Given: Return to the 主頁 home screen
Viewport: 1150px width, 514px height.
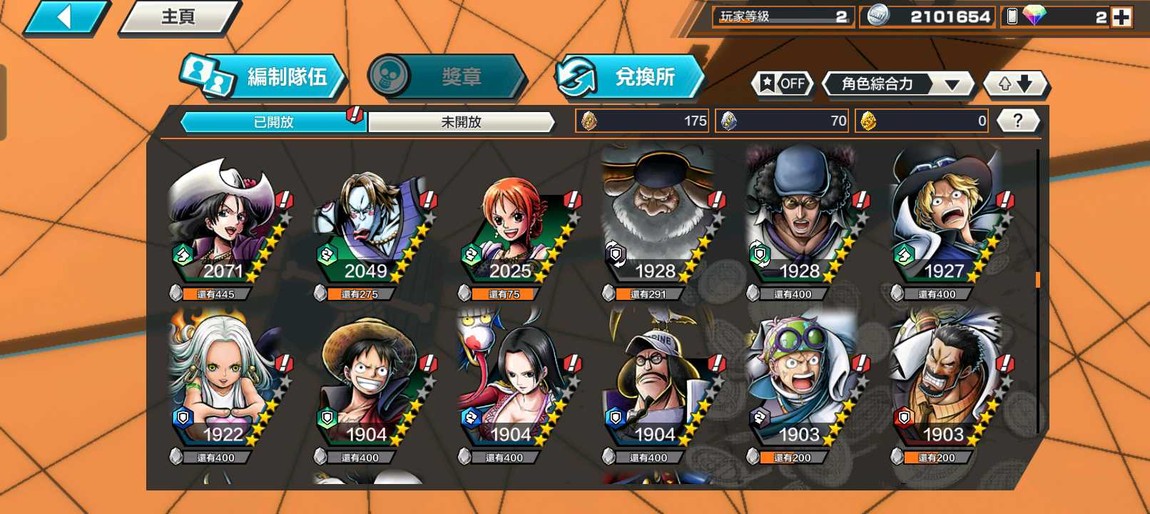Looking at the screenshot, I should pos(178,17).
